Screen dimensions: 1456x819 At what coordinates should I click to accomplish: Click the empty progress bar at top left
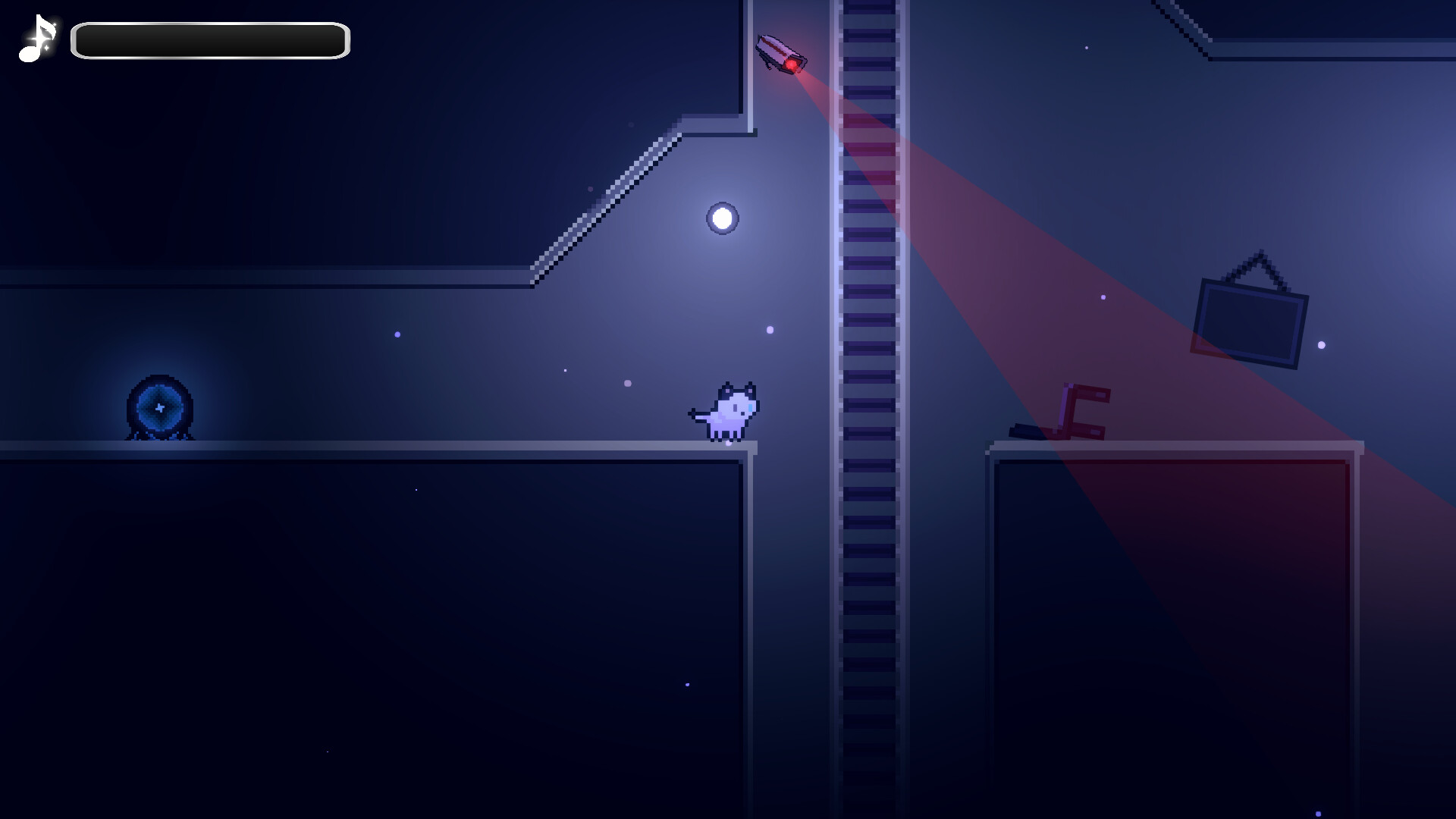(x=209, y=39)
